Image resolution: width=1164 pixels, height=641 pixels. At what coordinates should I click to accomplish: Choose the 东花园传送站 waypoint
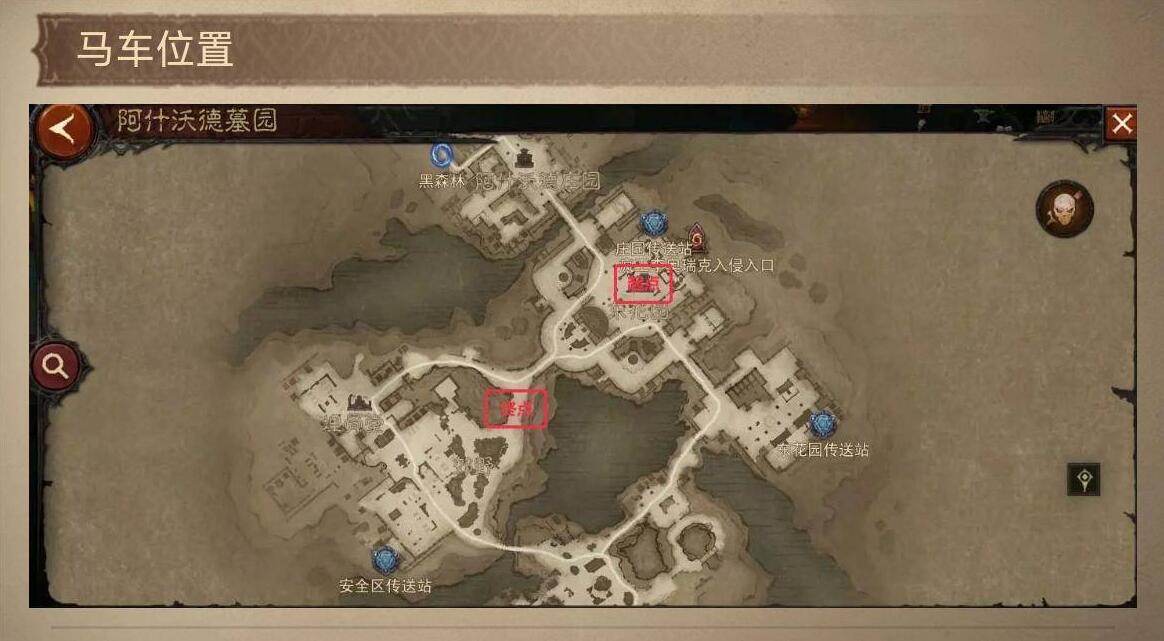[x=822, y=425]
